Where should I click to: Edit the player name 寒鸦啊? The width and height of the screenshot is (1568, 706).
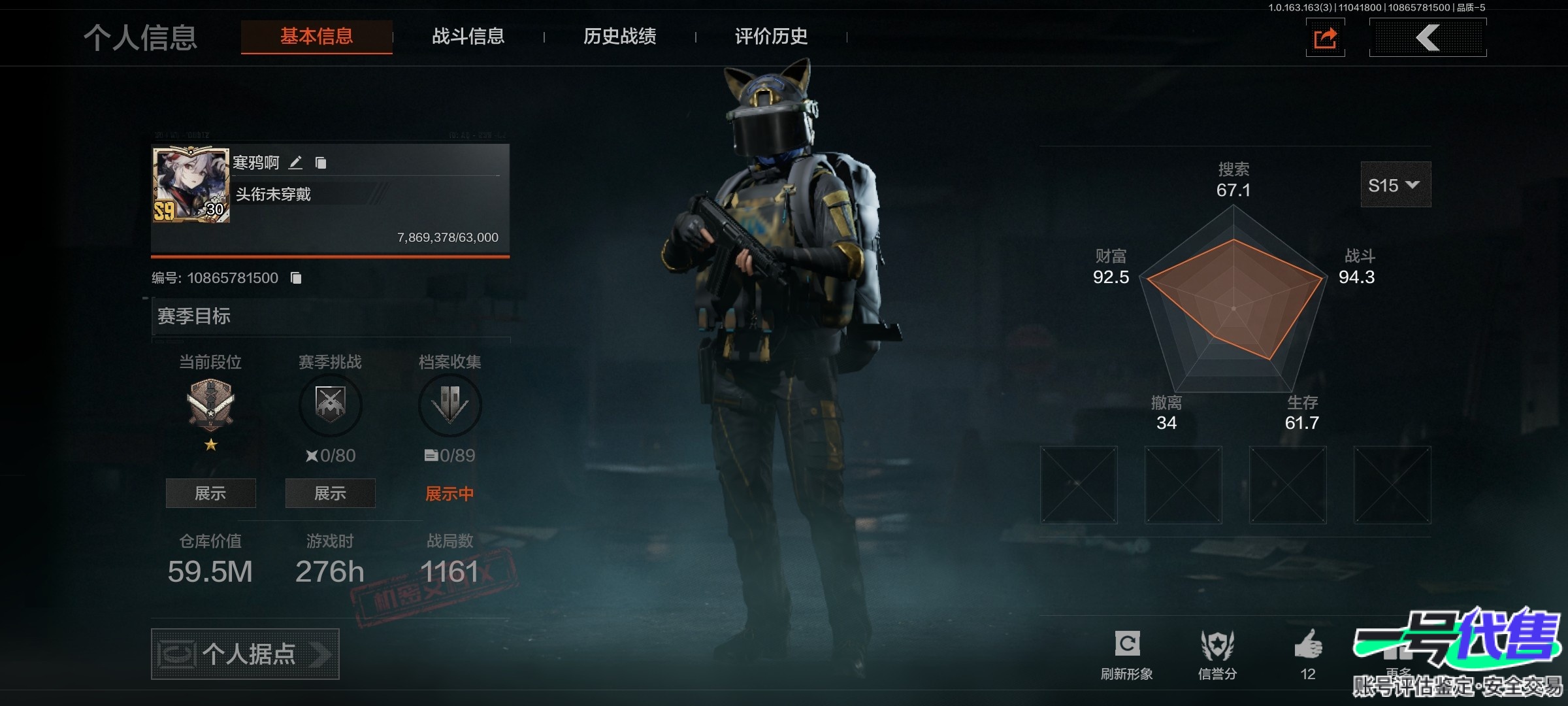(x=296, y=162)
